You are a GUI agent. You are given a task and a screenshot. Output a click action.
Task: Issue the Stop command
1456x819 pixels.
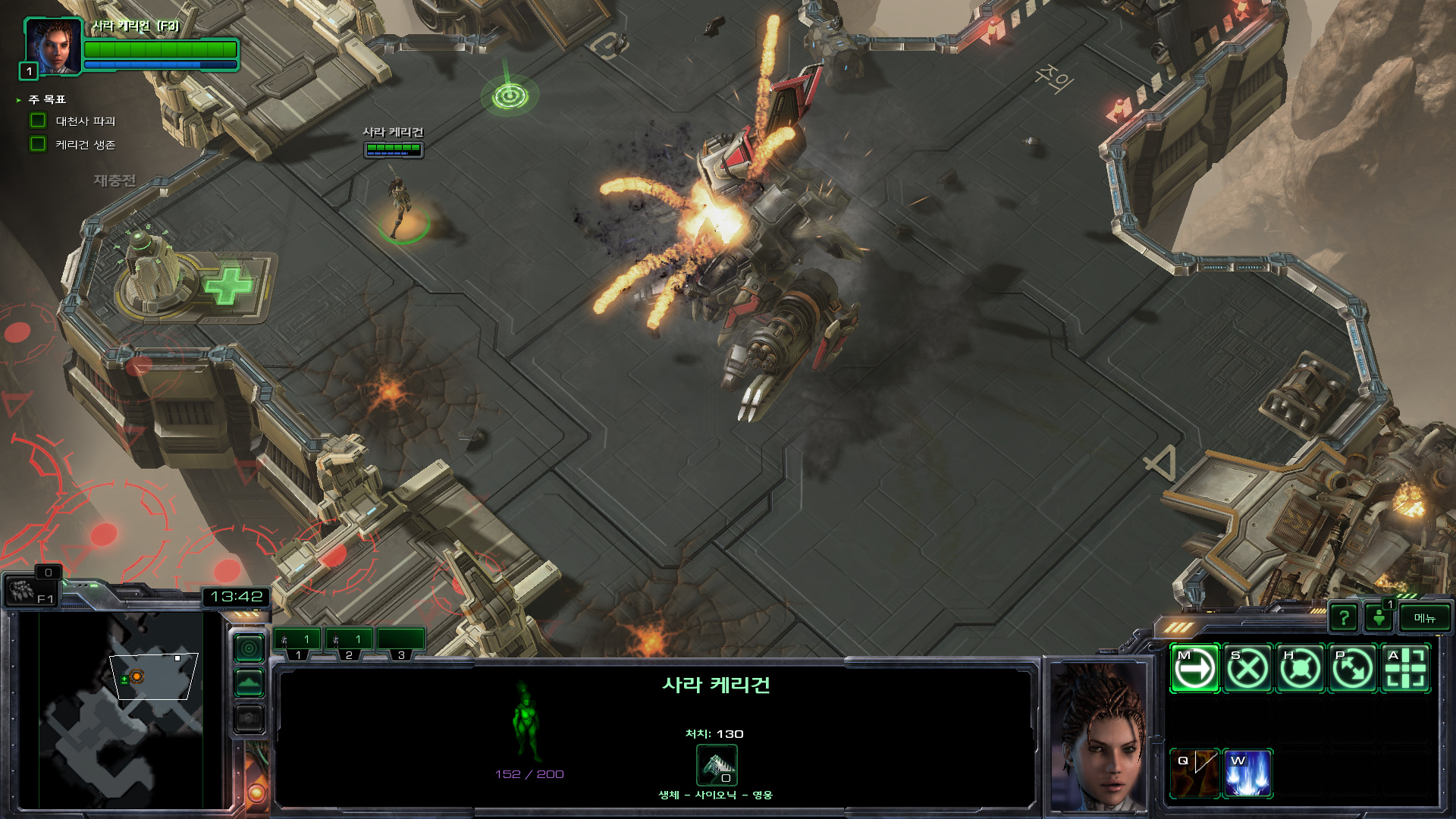pyautogui.click(x=1247, y=669)
